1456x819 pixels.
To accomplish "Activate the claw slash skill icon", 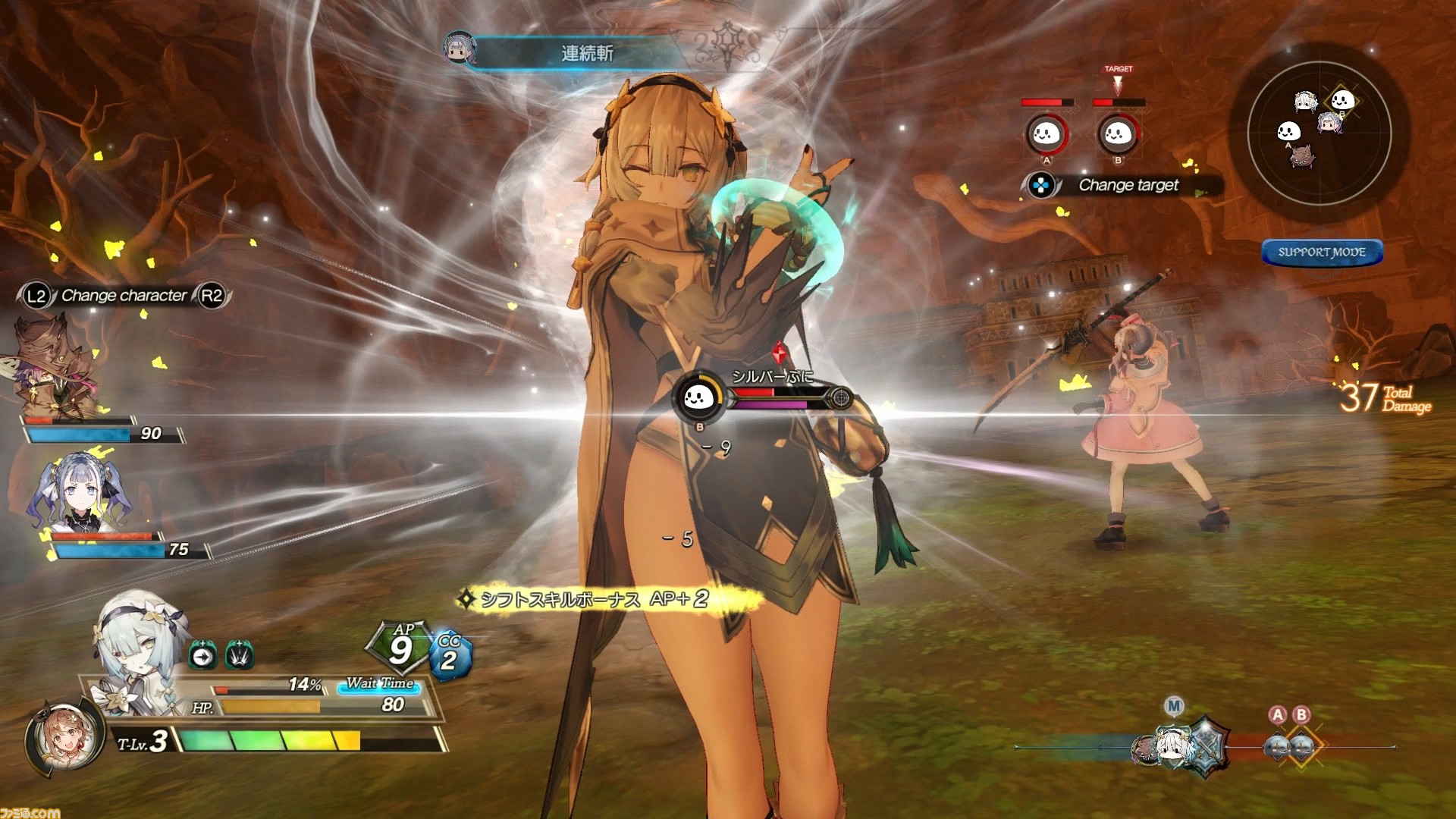I will 239,655.
